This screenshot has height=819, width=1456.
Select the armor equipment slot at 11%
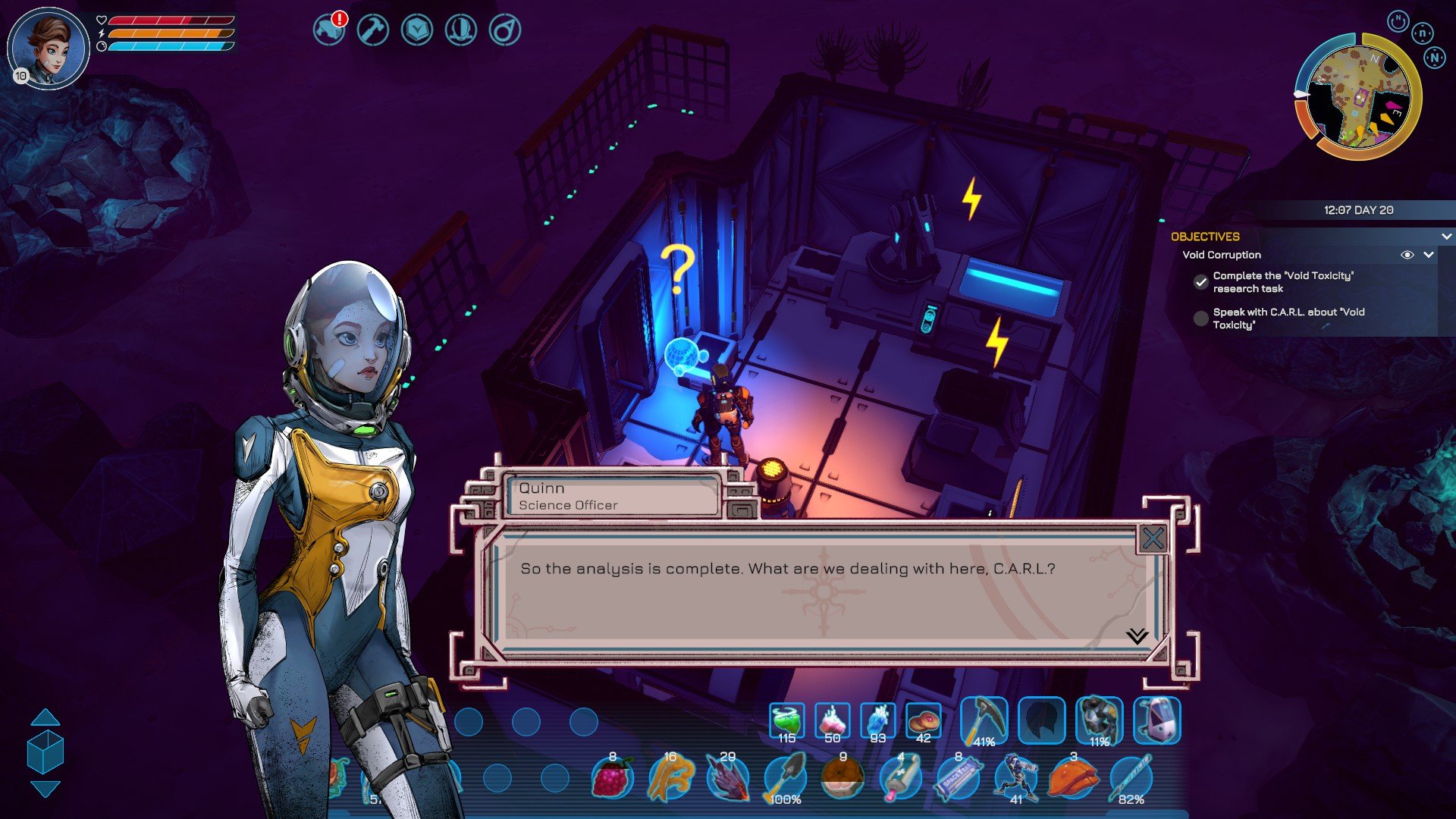click(x=1099, y=720)
